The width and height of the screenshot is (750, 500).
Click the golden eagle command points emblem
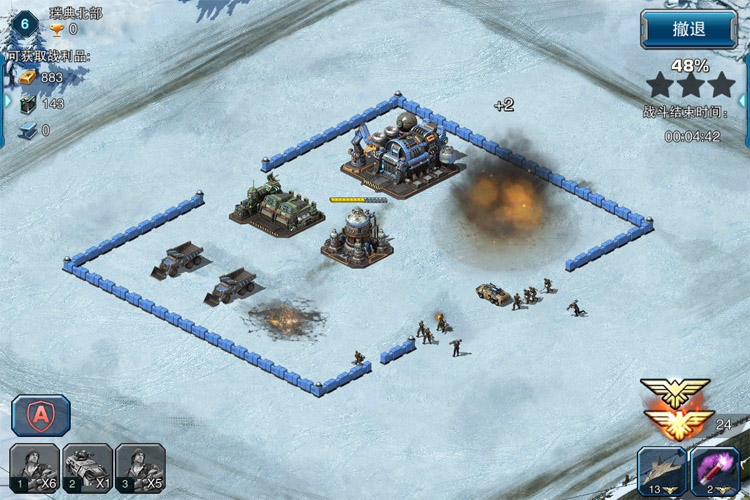[x=678, y=408]
